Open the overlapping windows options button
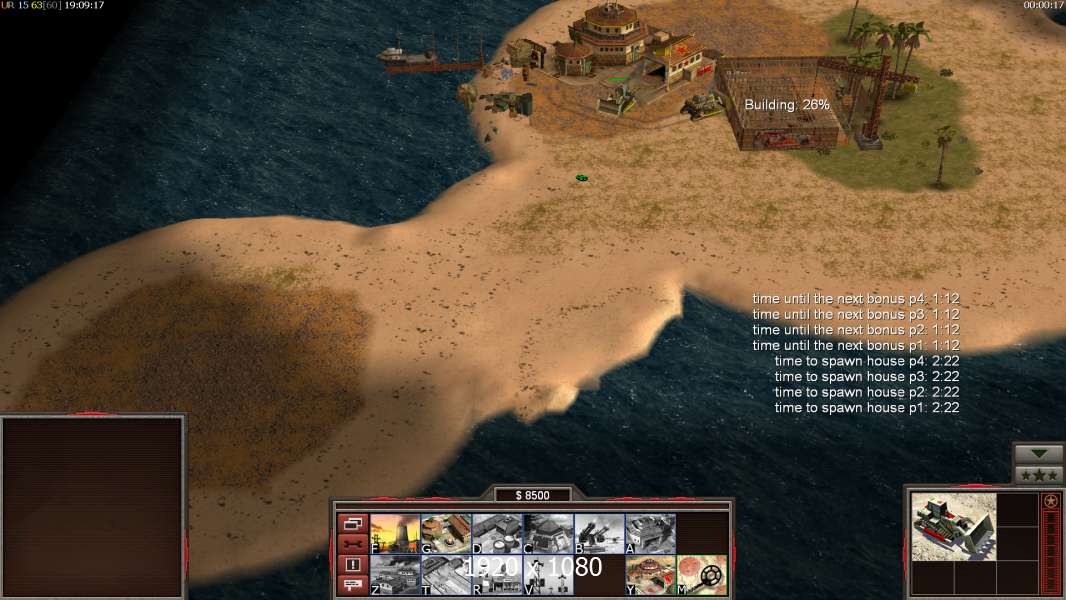The width and height of the screenshot is (1066, 600). pos(353,523)
